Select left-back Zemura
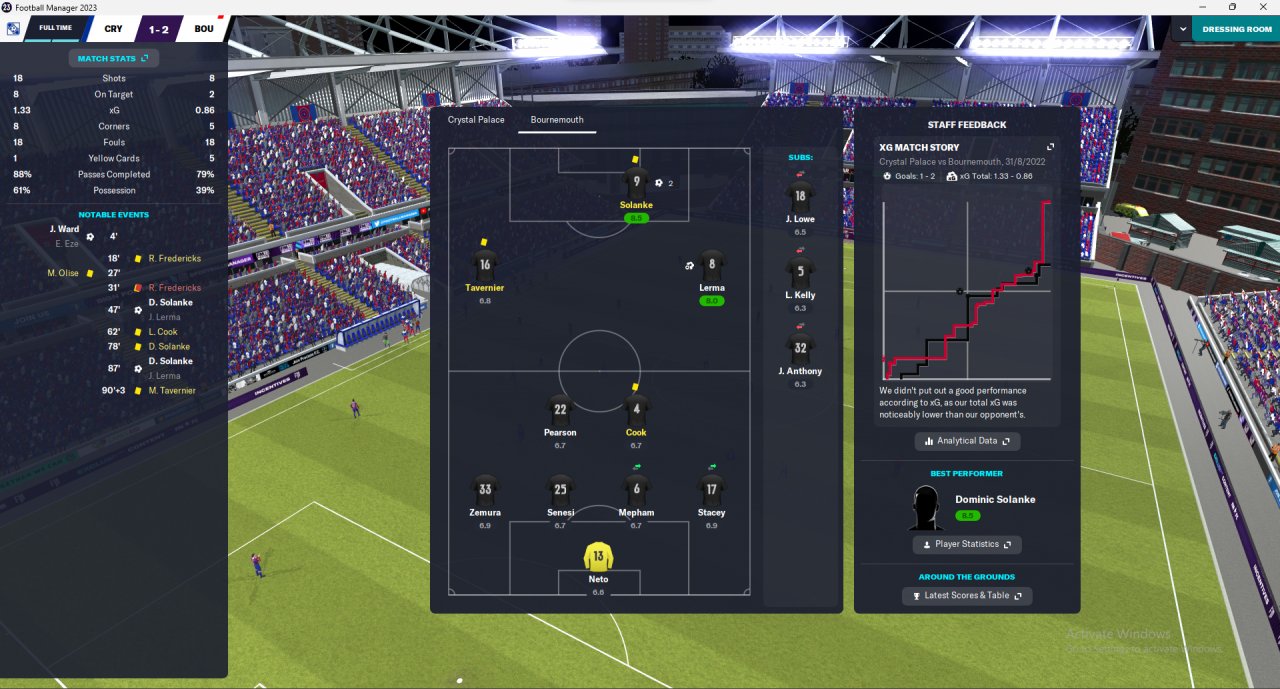Image resolution: width=1280 pixels, height=689 pixels. coord(485,491)
